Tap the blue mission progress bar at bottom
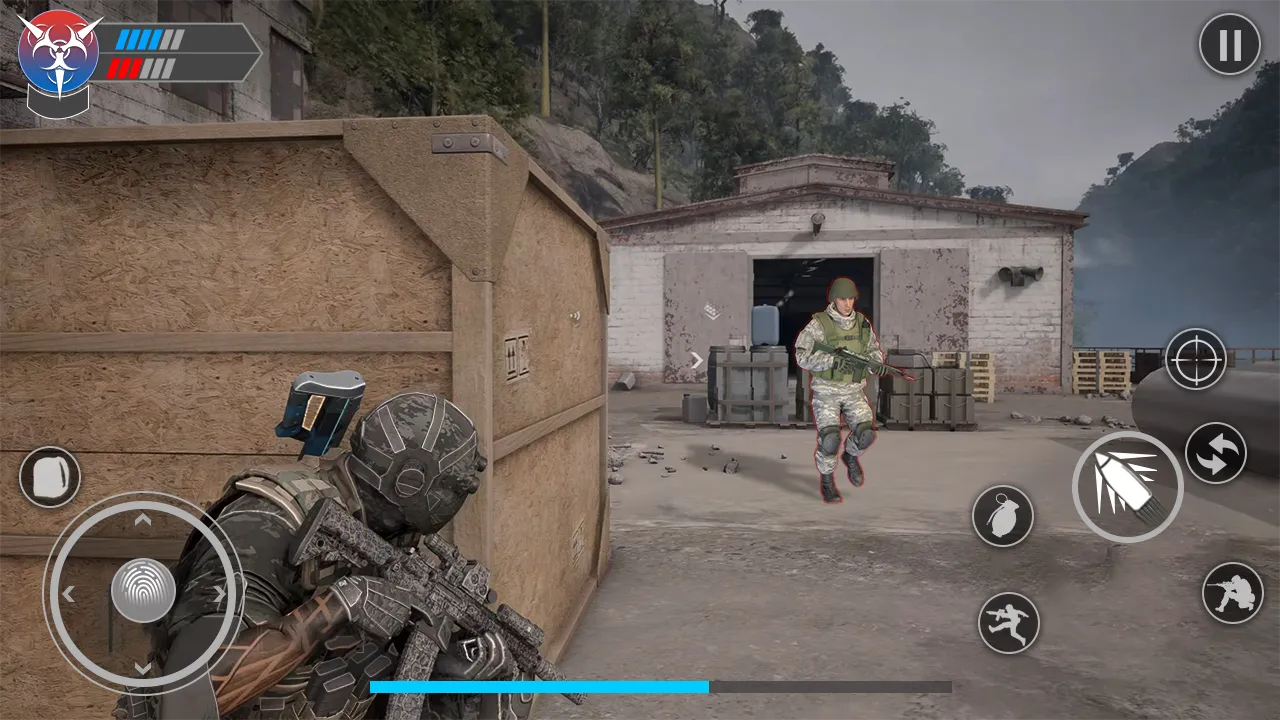 pos(540,688)
